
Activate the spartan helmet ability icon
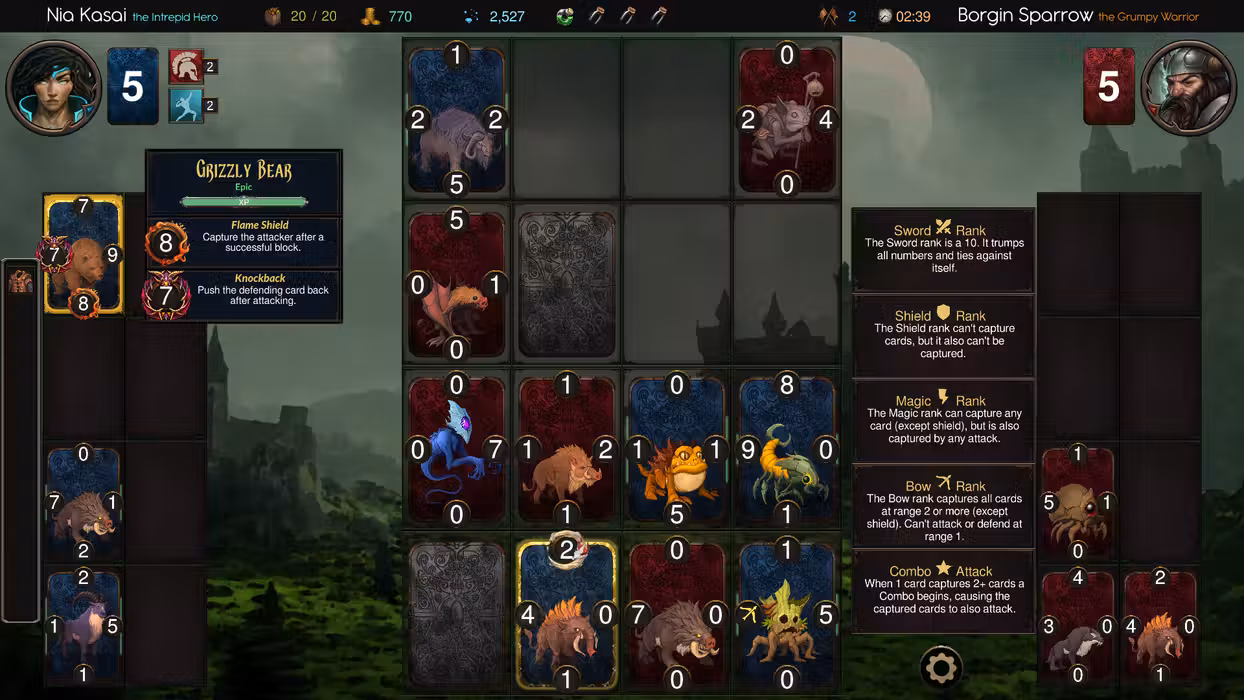(x=185, y=67)
